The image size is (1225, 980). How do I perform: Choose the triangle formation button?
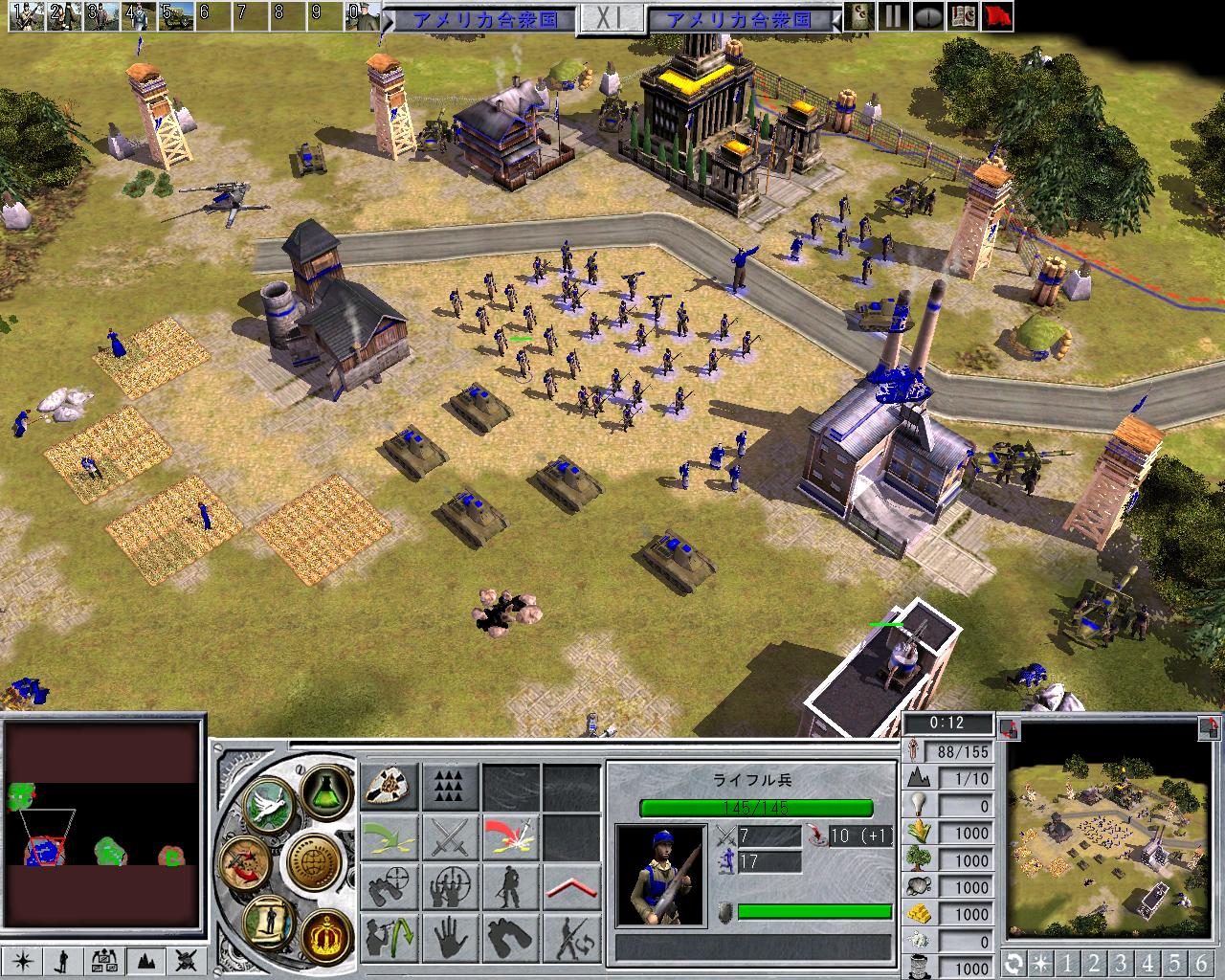pyautogui.click(x=450, y=788)
